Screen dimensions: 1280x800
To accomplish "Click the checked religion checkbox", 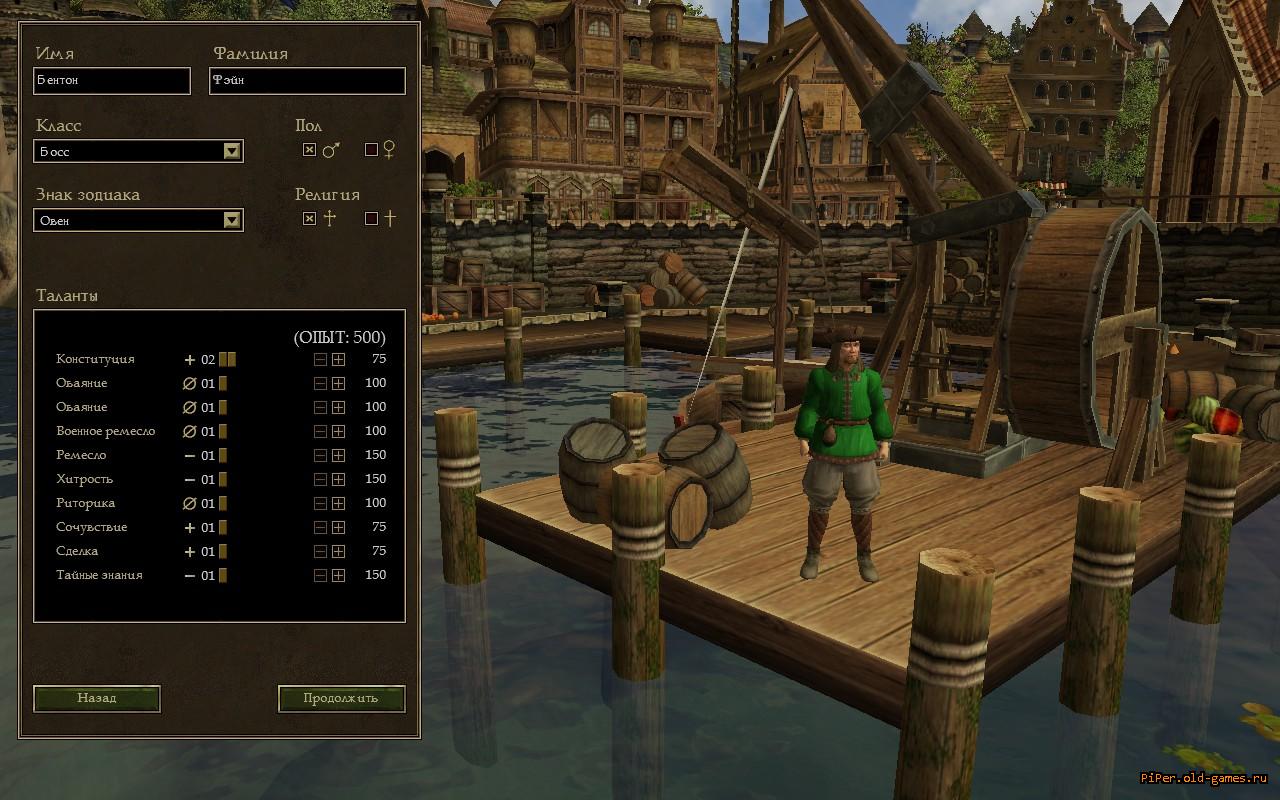I will [x=310, y=218].
